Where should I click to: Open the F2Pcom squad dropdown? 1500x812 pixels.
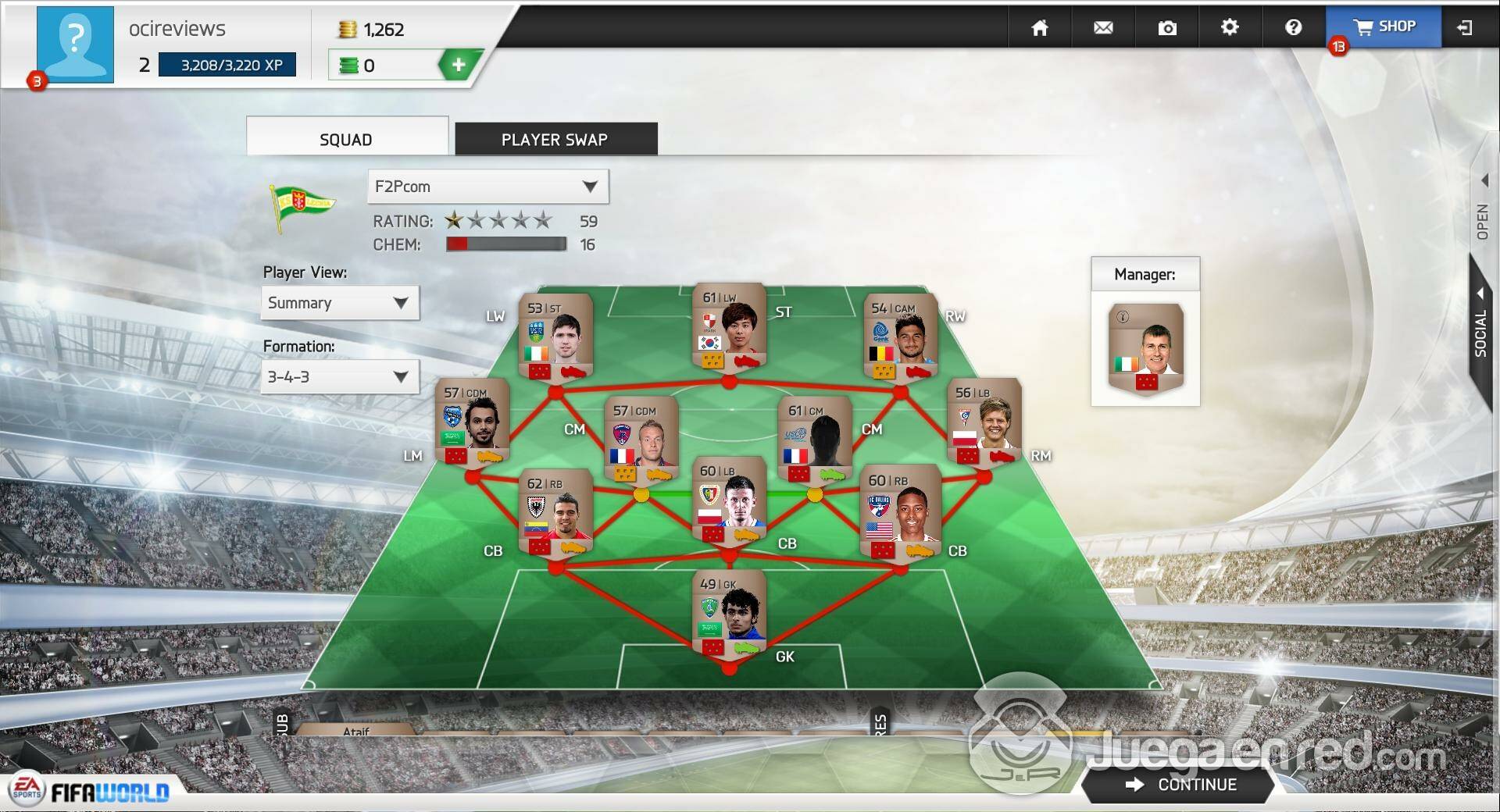[487, 187]
